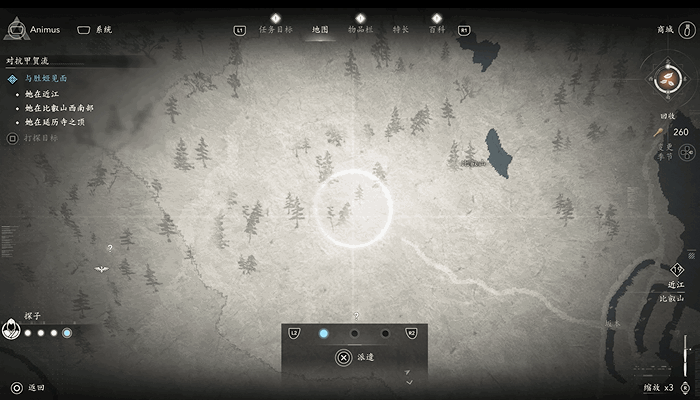Click the 变更季节 change season button
This screenshot has width=700, height=400.
coord(688,152)
